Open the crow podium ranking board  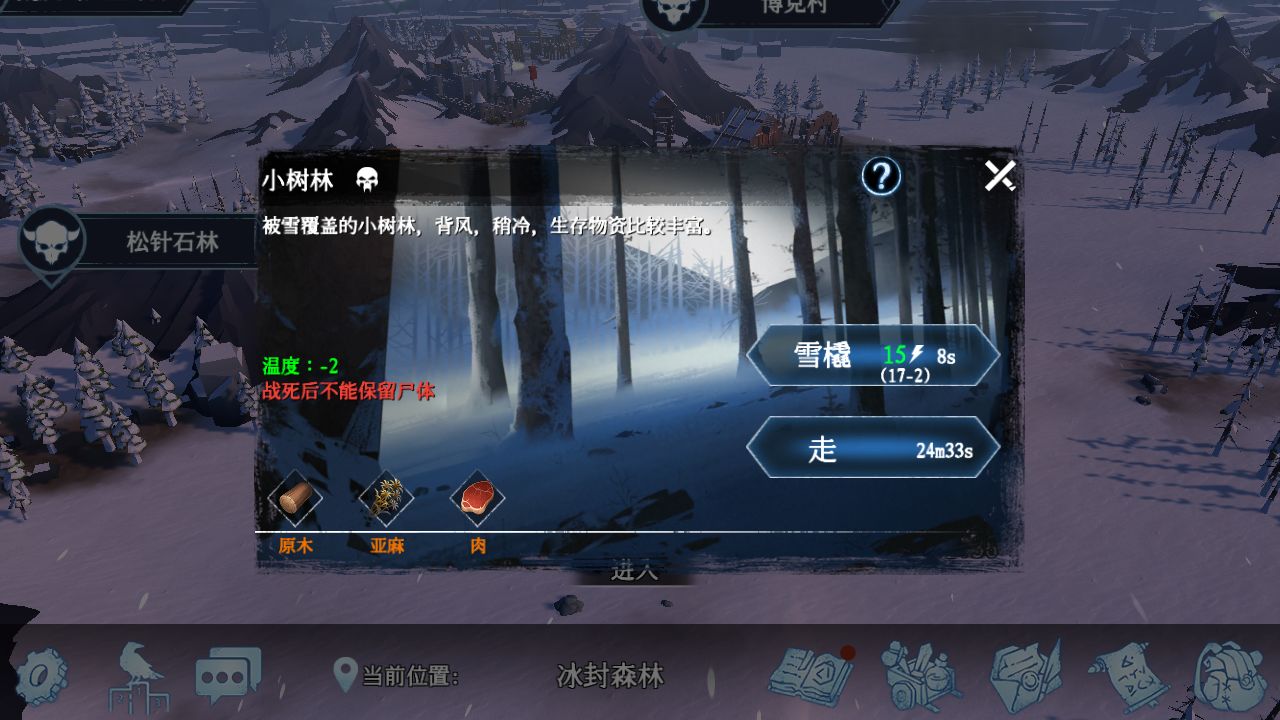click(137, 678)
